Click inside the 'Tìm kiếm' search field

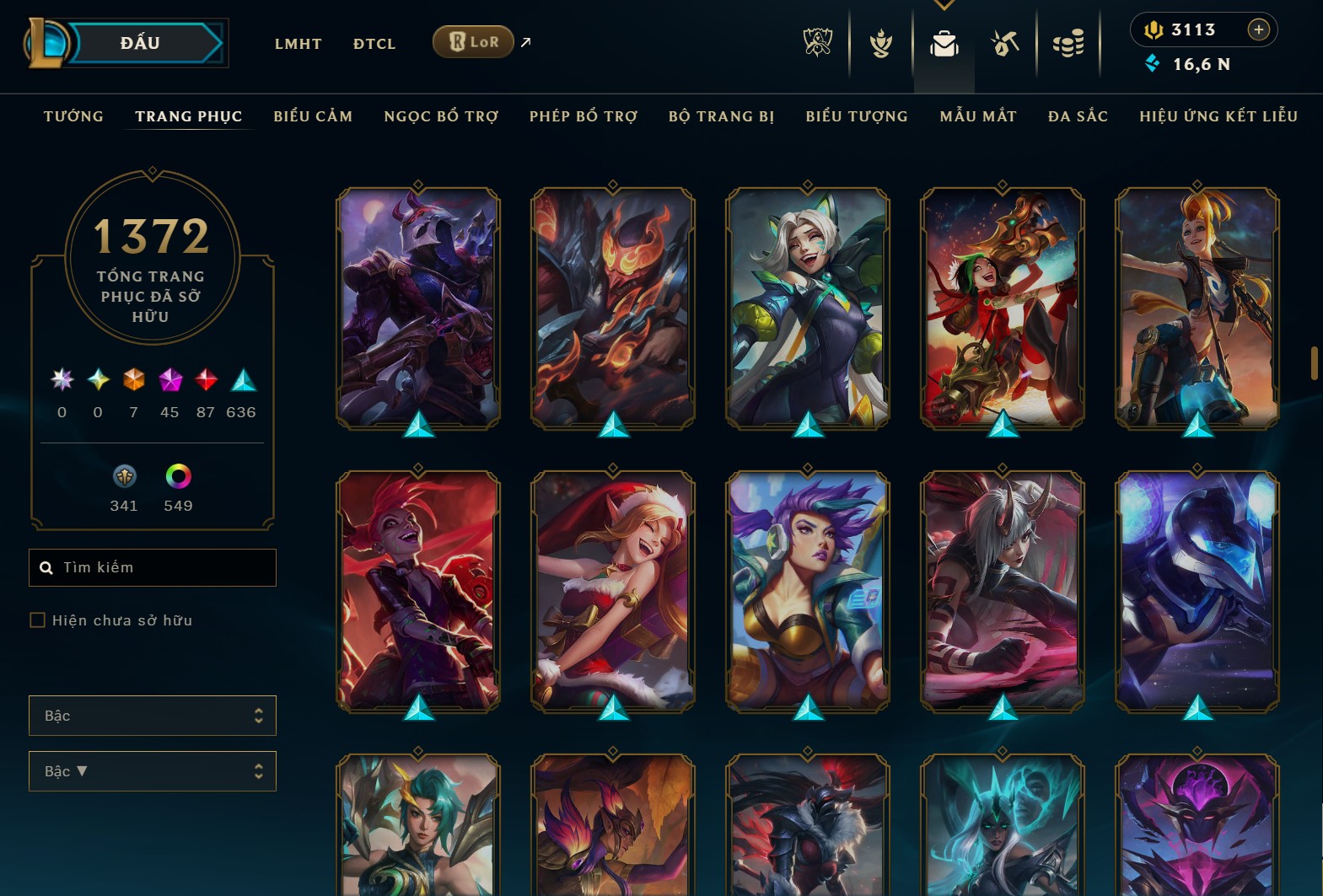click(x=152, y=567)
